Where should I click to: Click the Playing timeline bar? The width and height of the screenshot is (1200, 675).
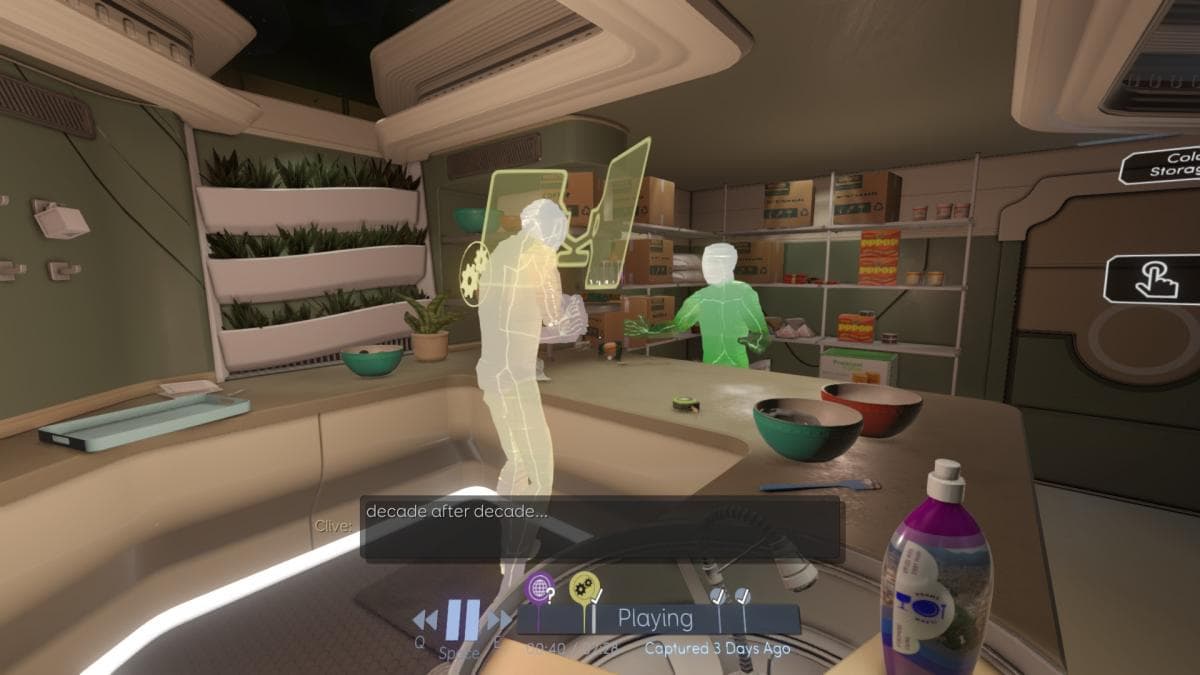656,619
